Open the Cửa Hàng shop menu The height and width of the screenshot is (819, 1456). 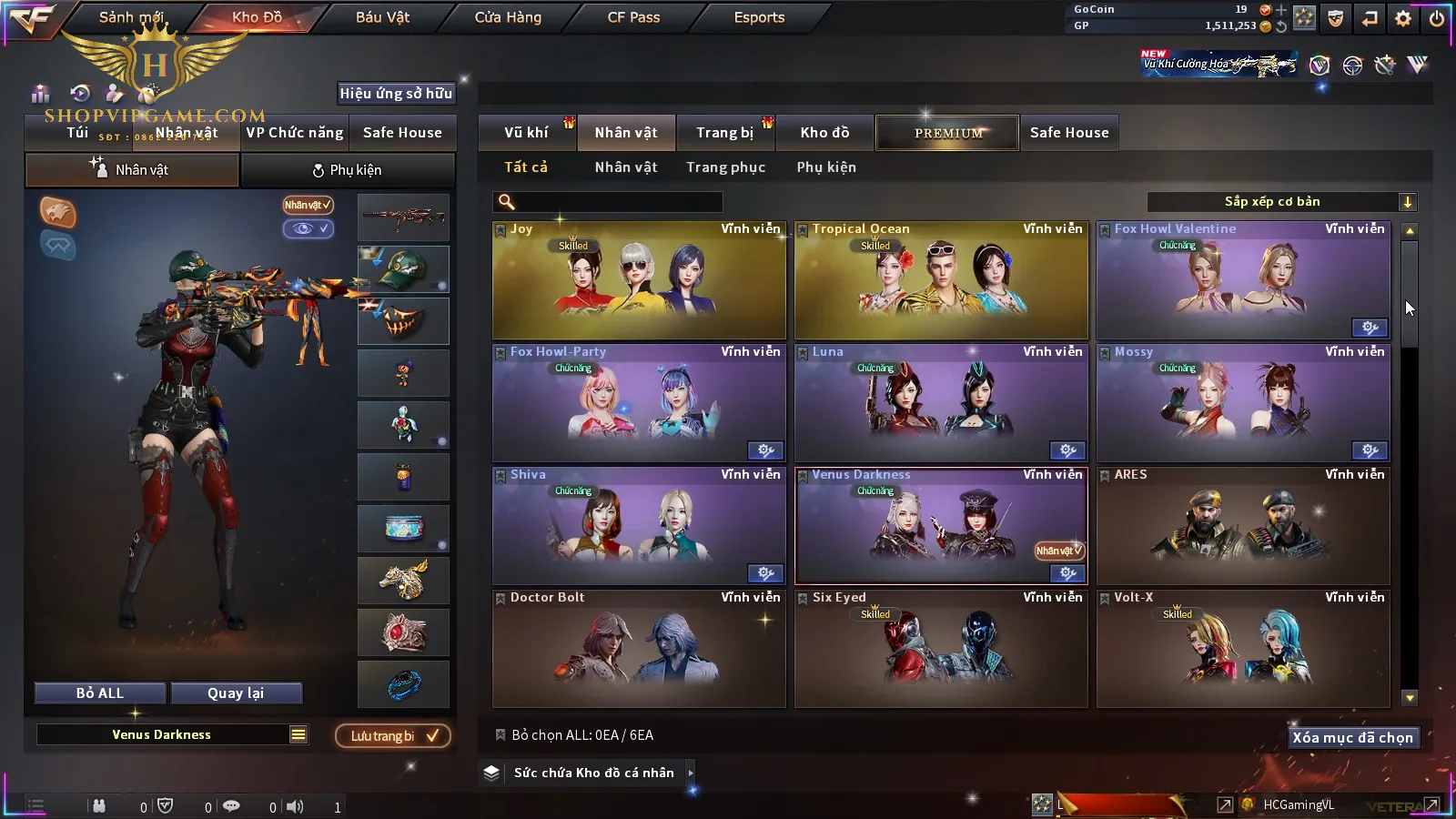(508, 17)
